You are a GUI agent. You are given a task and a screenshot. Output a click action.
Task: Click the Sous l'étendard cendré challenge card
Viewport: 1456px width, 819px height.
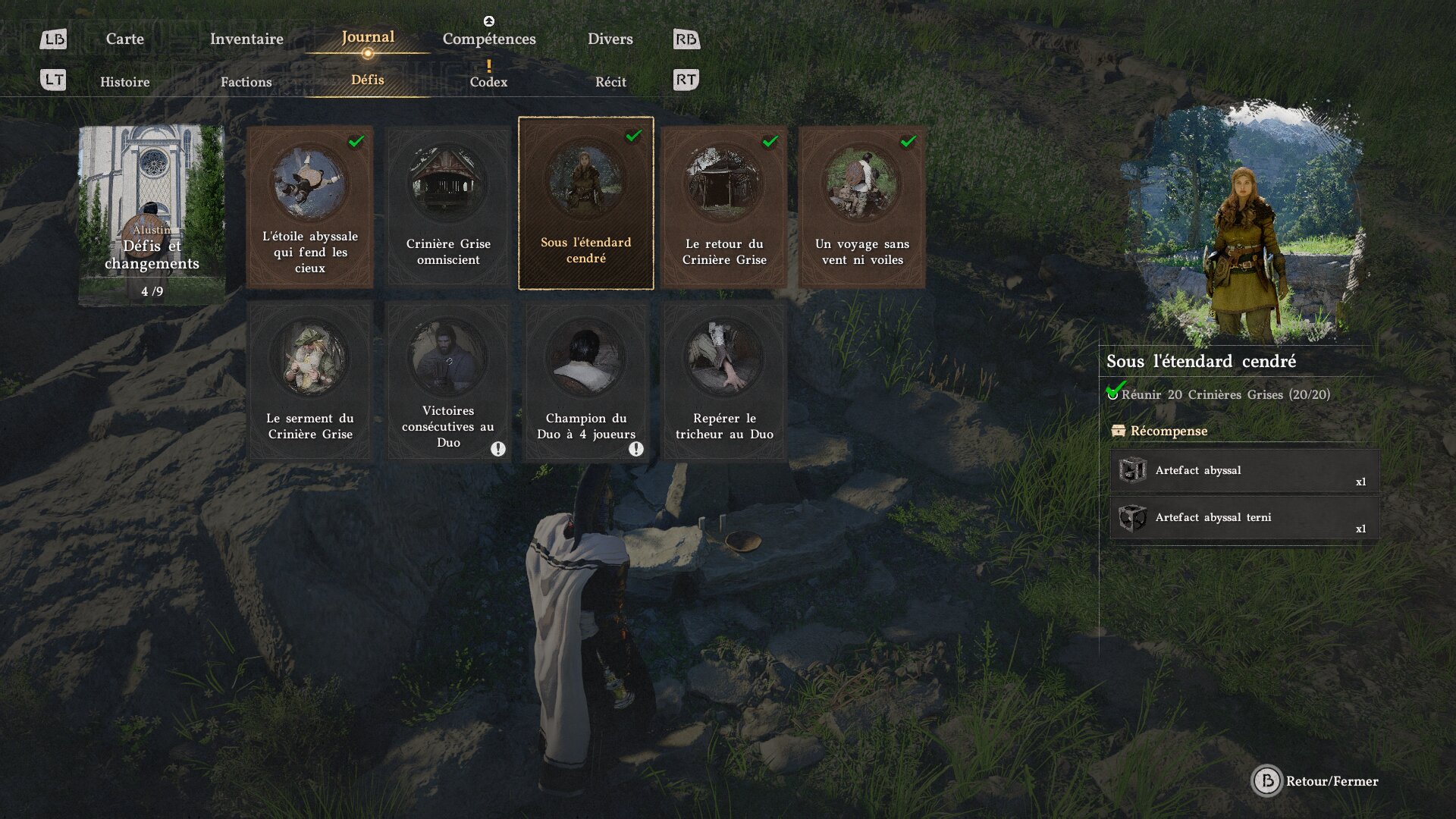pos(586,203)
